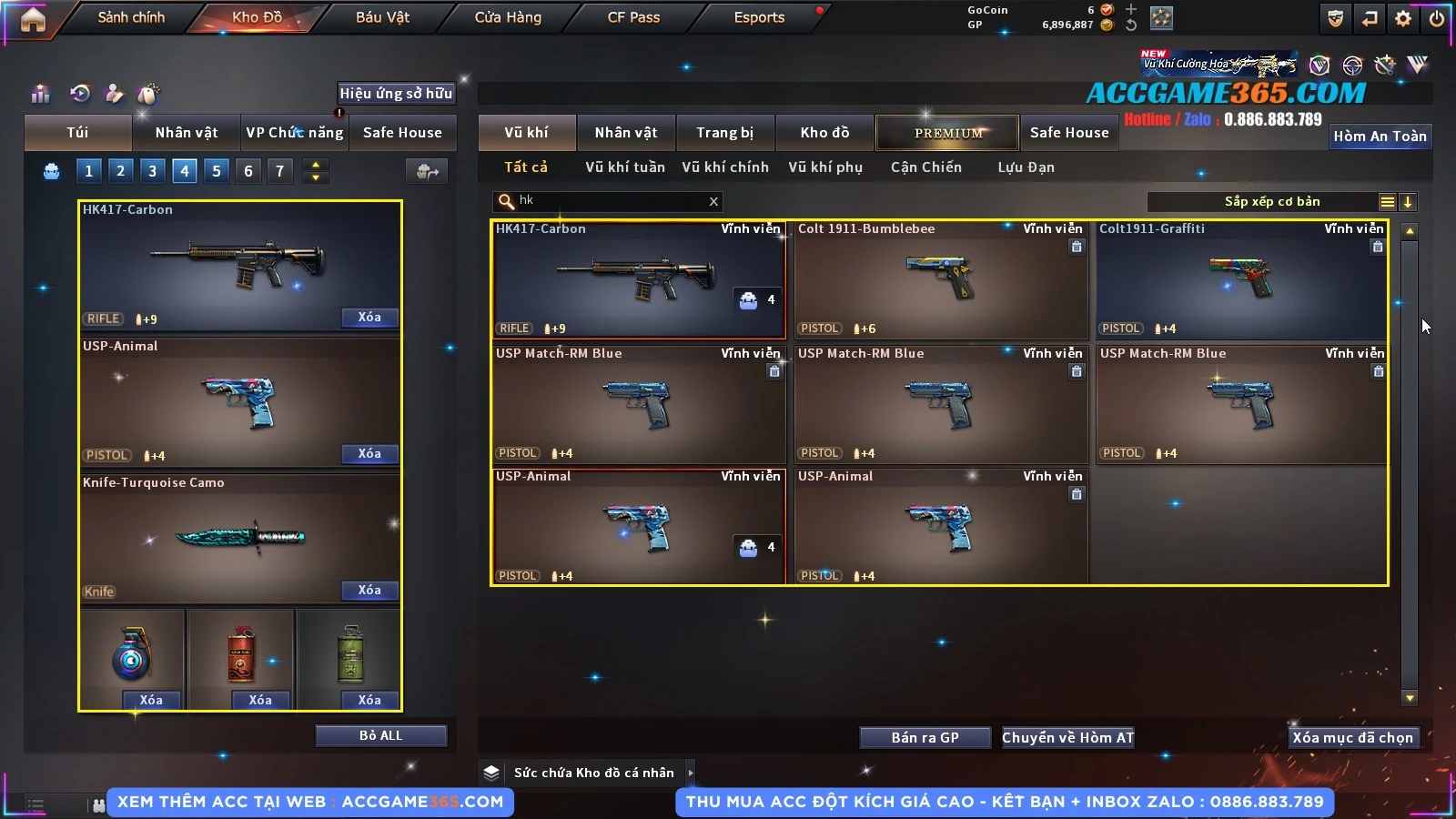1456x819 pixels.
Task: Remove Knife-Turquoise Camo with Xóa
Action: (x=369, y=591)
